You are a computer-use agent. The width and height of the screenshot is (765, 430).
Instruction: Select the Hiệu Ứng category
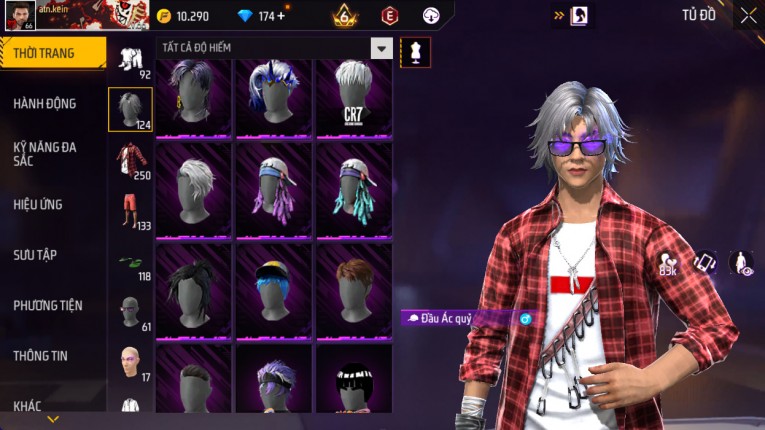[38, 204]
